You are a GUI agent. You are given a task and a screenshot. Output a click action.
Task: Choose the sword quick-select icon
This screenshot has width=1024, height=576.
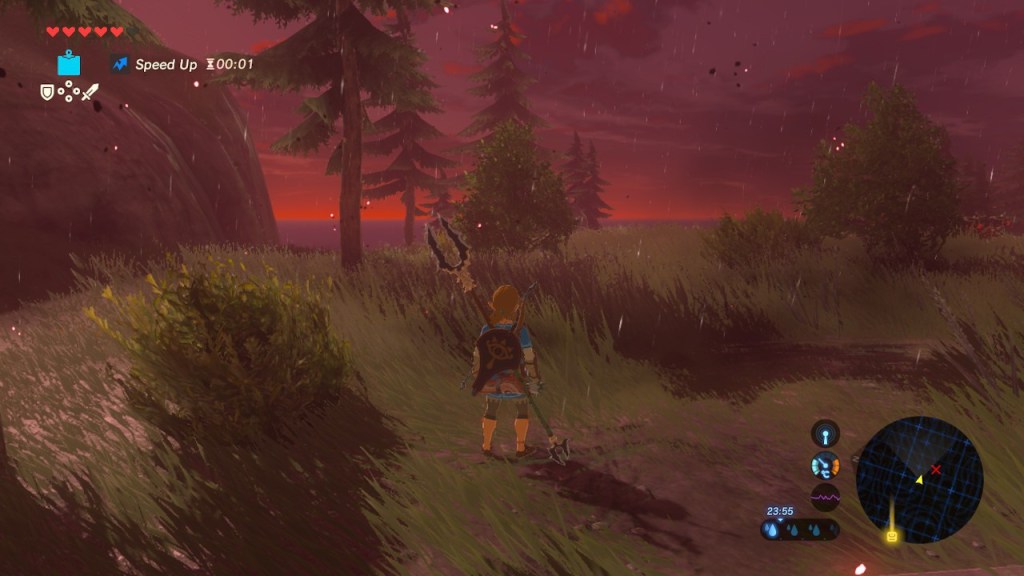pyautogui.click(x=90, y=93)
